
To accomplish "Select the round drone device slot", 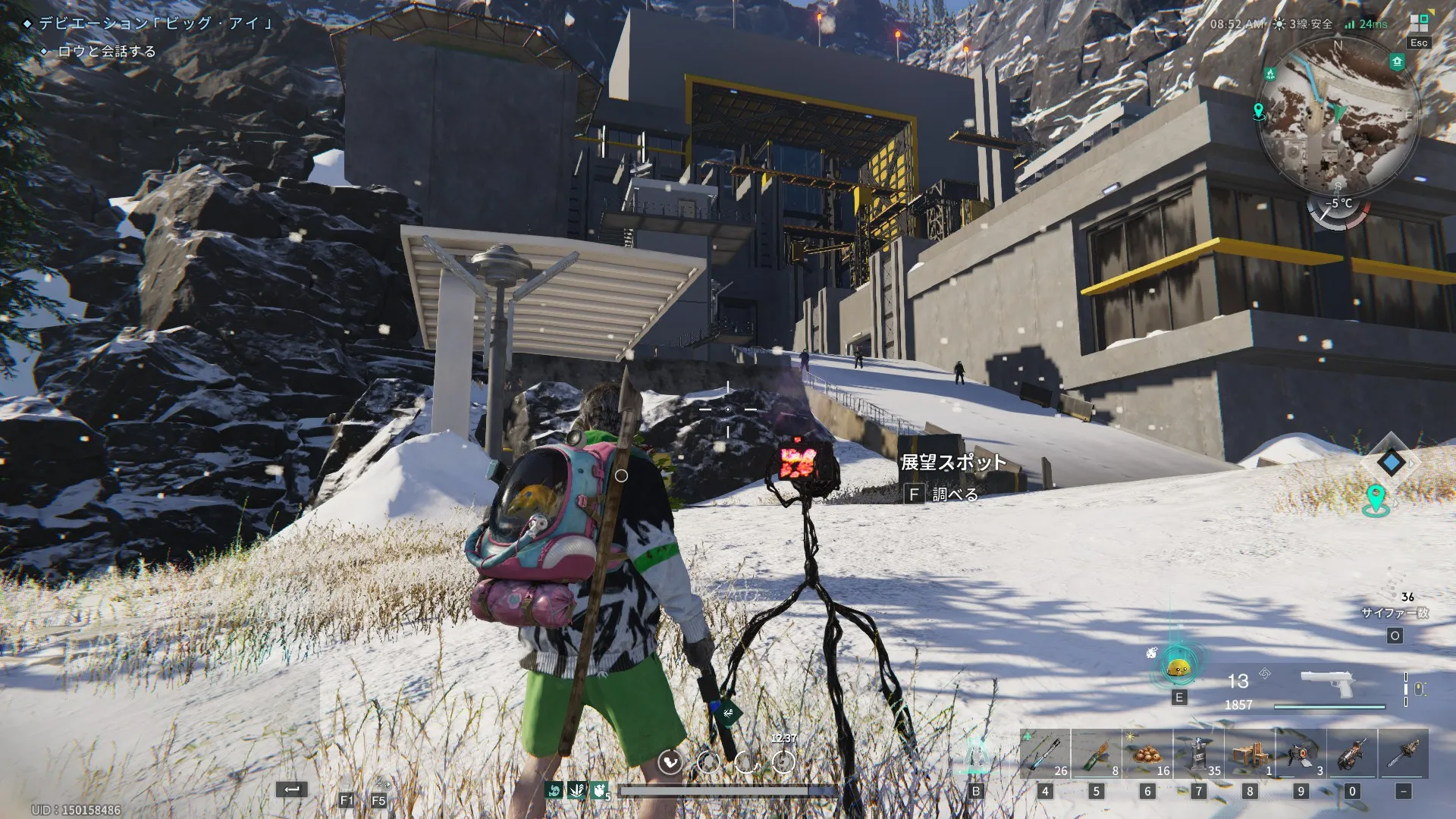I will coord(1301,754).
